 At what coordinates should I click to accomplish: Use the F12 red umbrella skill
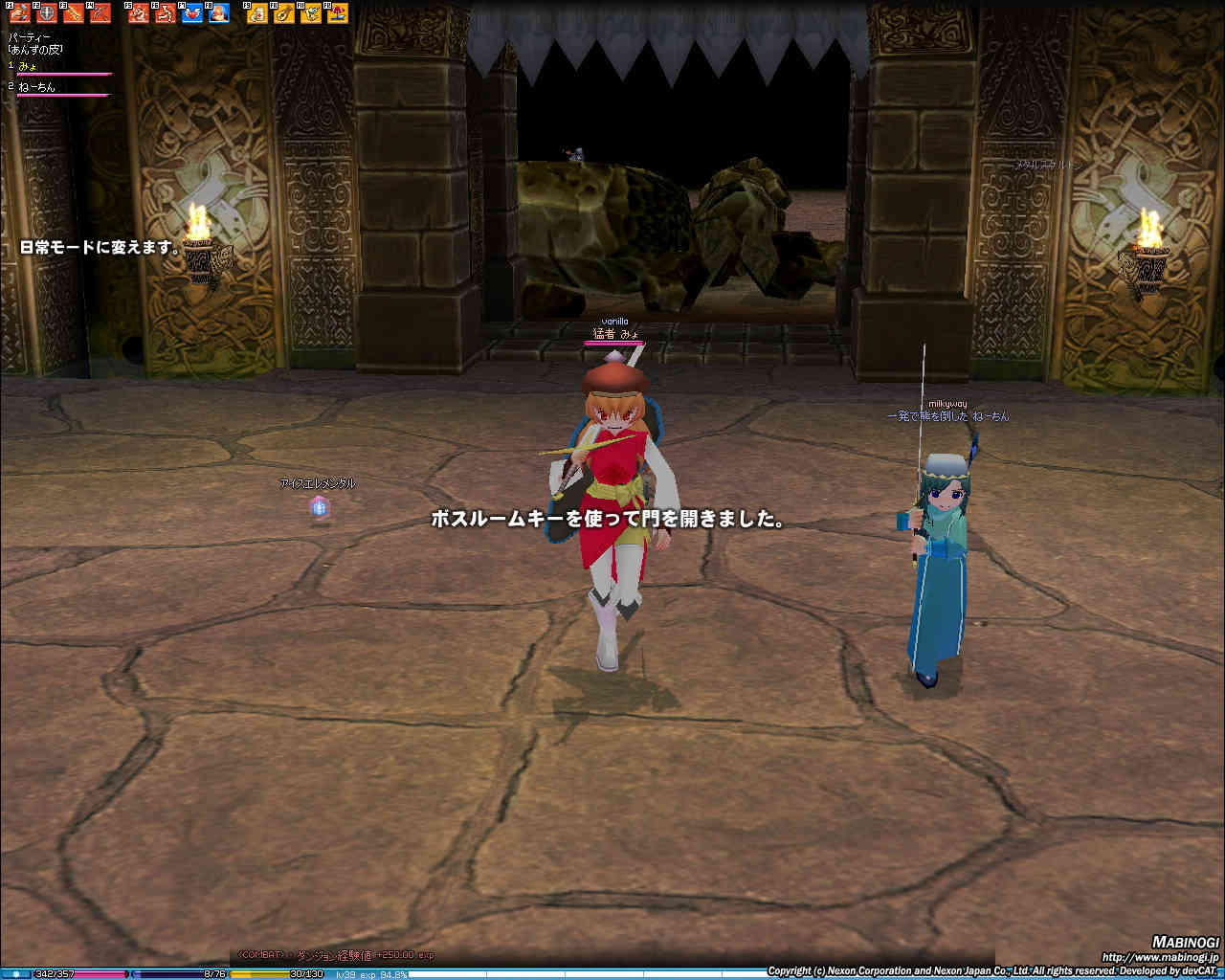[338, 13]
